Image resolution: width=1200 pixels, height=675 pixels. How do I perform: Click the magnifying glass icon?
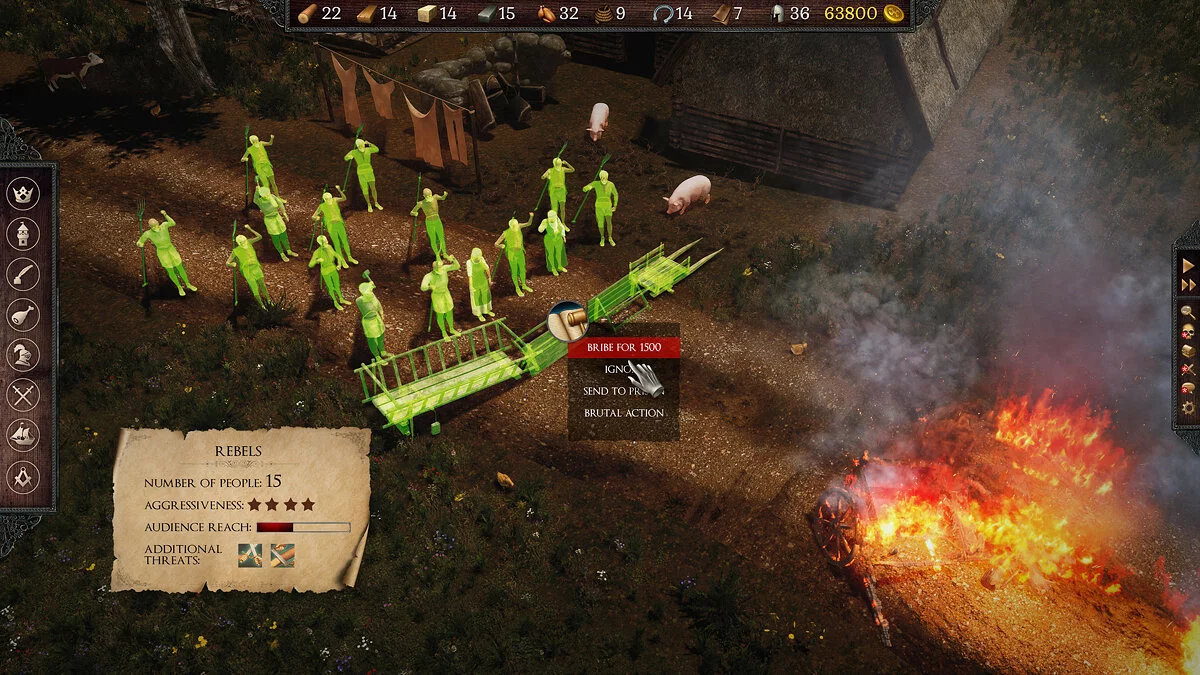[x=1188, y=311]
